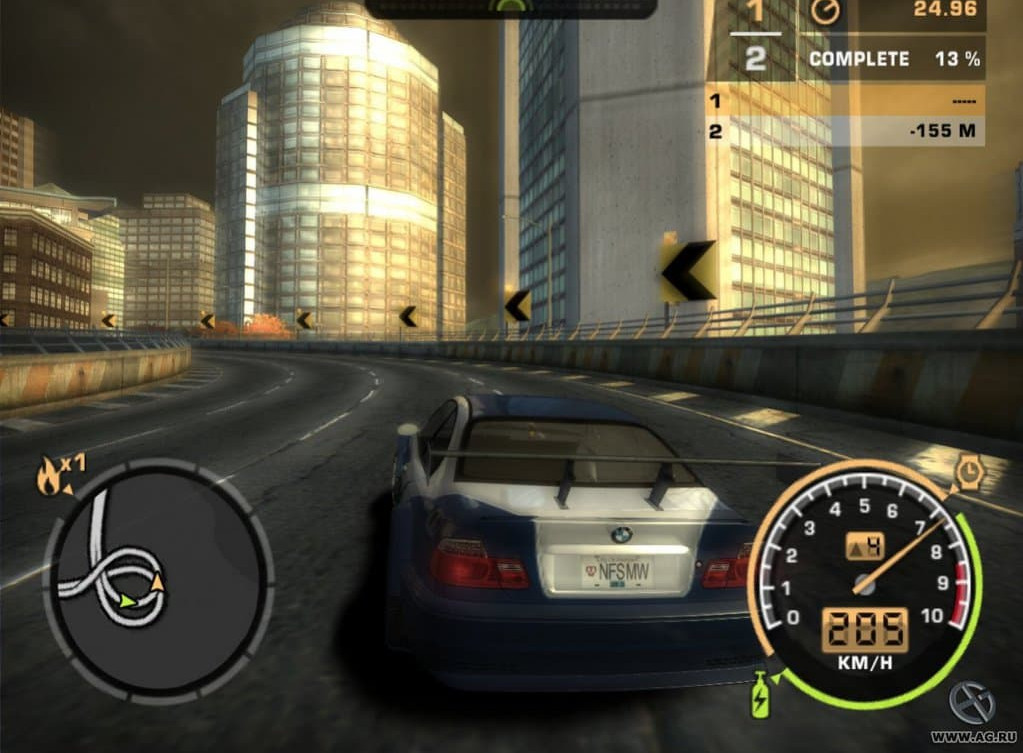Select the flame heat level icon
This screenshot has height=753, width=1023.
coord(48,479)
